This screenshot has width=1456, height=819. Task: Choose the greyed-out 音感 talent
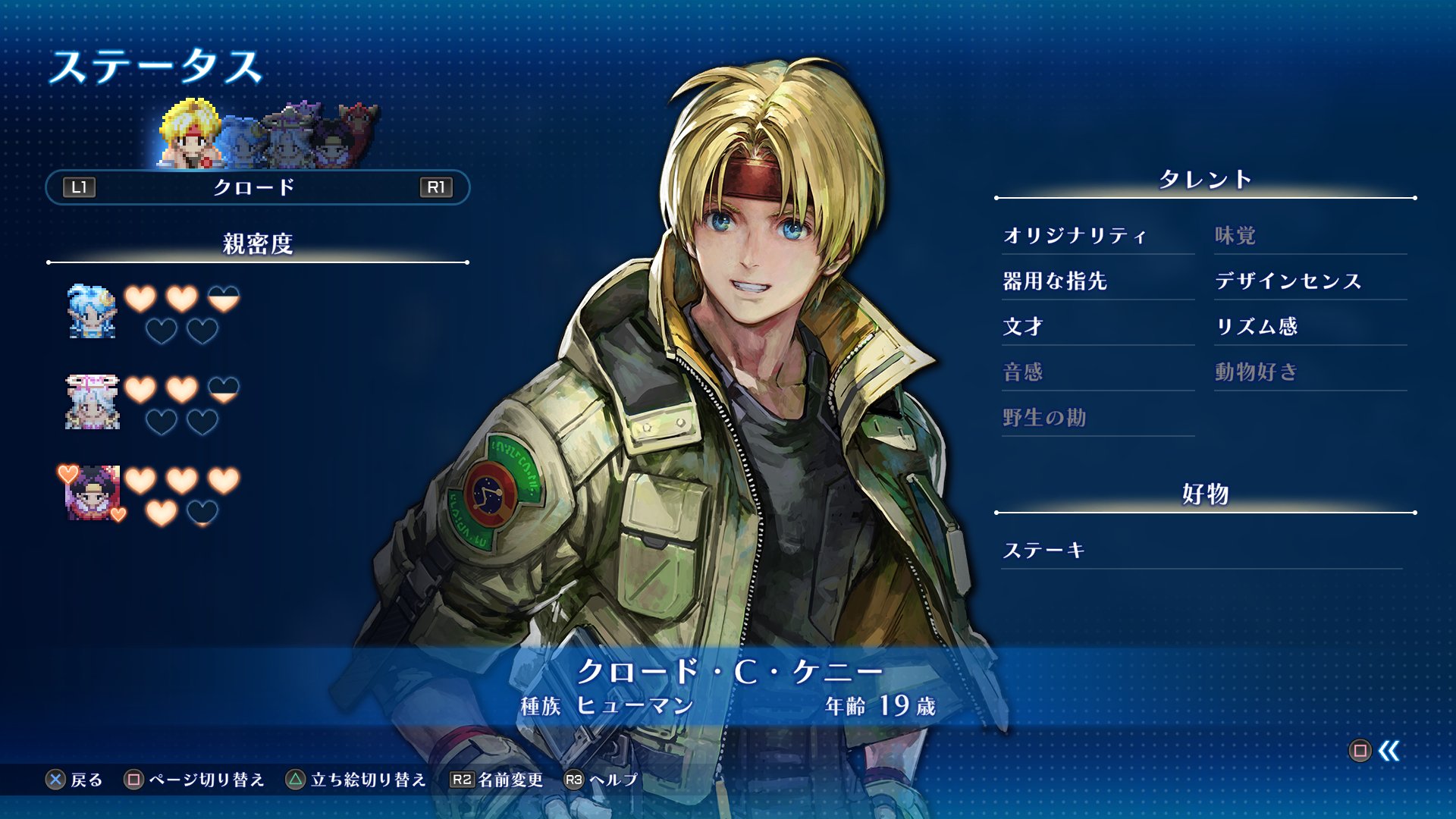[1023, 372]
